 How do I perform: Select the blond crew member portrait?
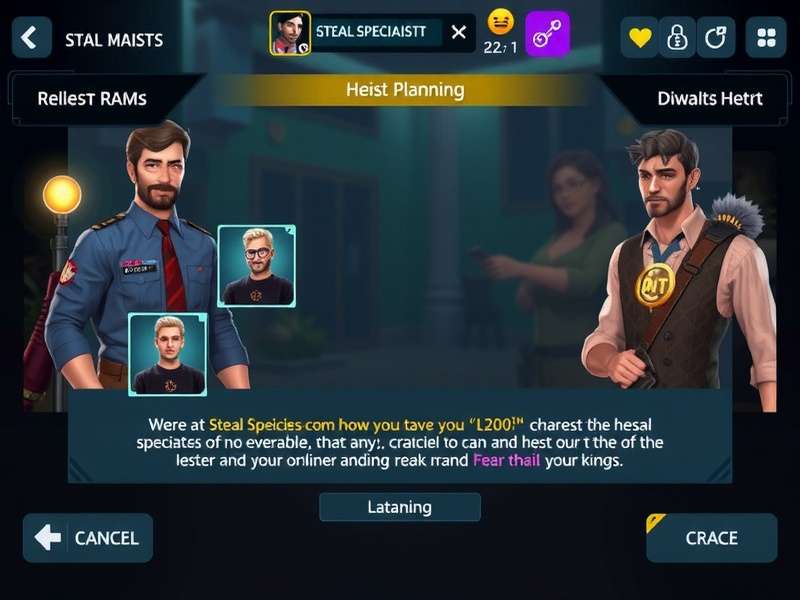167,354
